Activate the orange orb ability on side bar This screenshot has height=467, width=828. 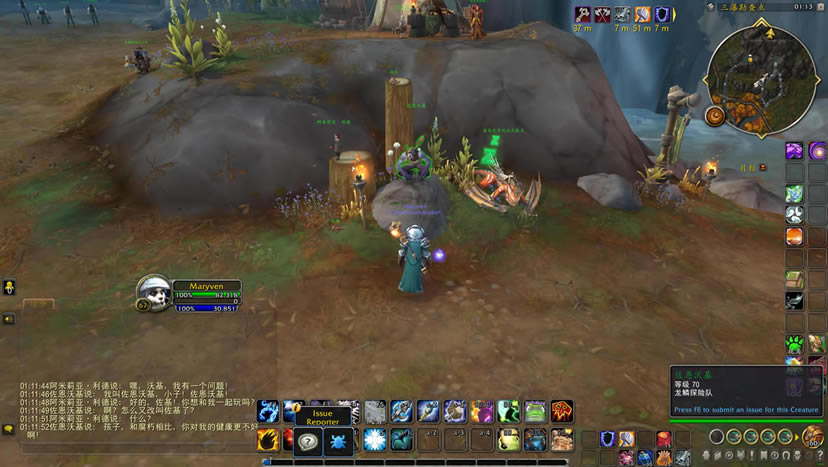(x=794, y=236)
